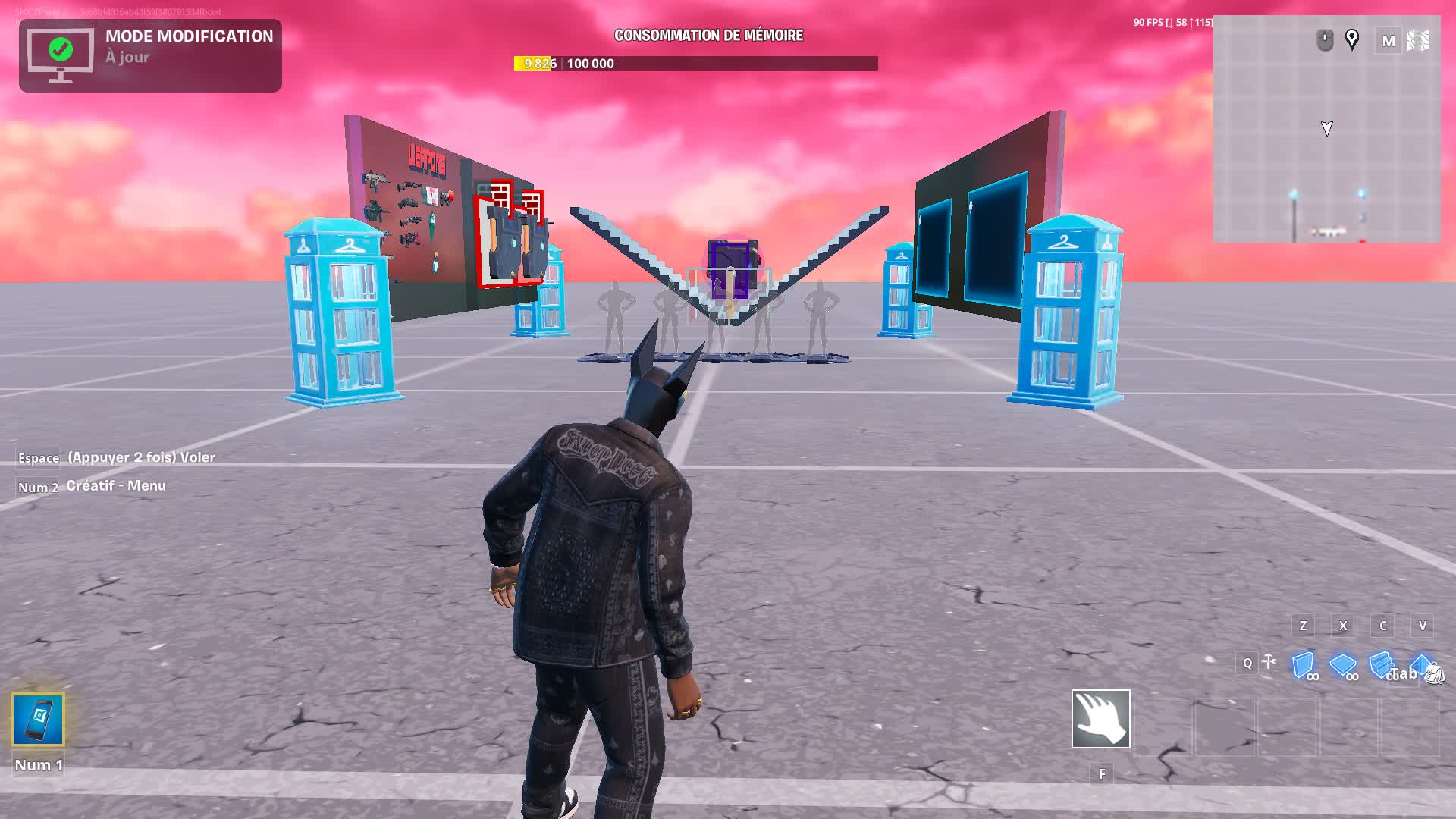This screenshot has width=1456, height=819.
Task: Open Créatif - Menu
Action: pos(116,485)
